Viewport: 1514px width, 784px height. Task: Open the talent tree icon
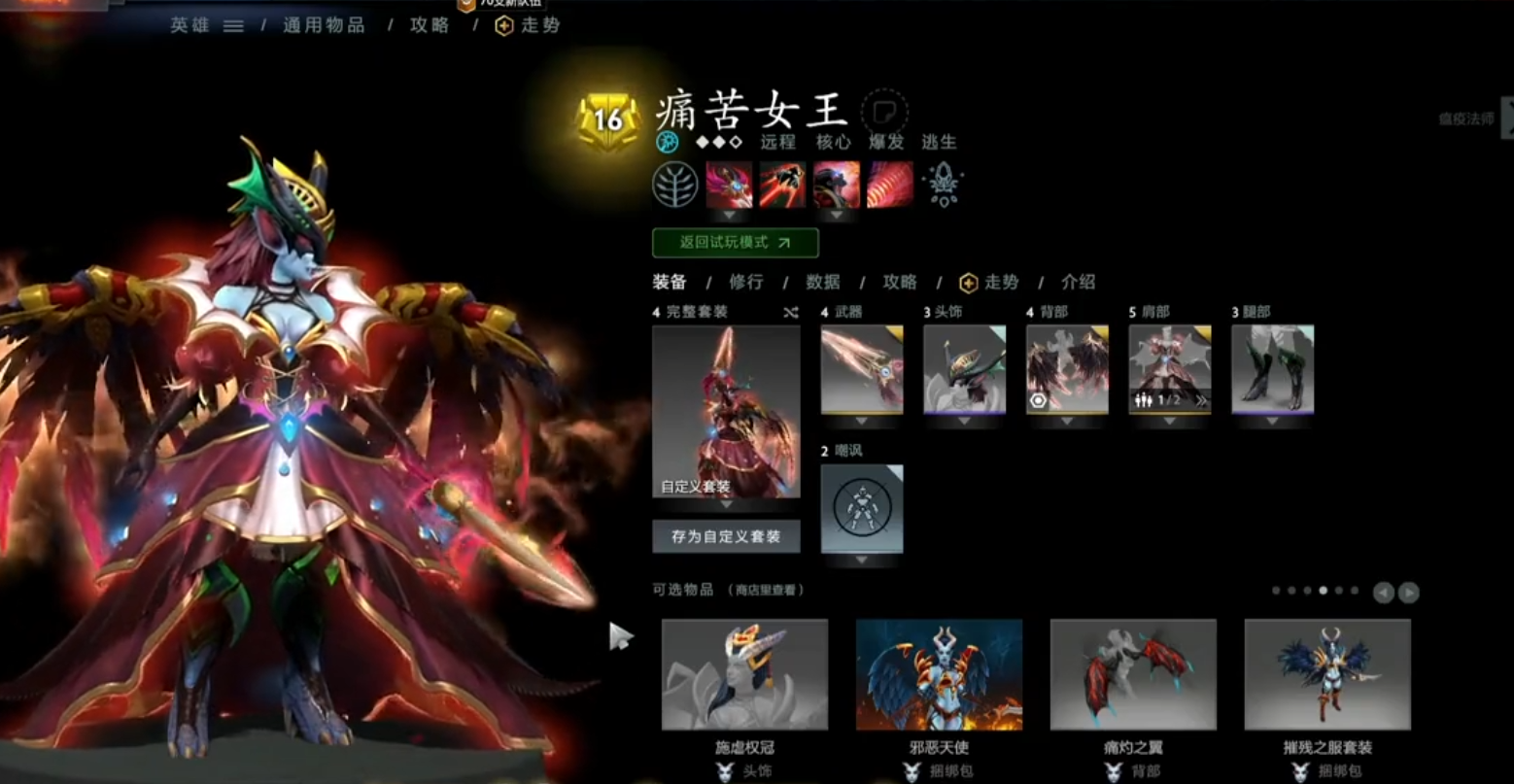click(674, 185)
